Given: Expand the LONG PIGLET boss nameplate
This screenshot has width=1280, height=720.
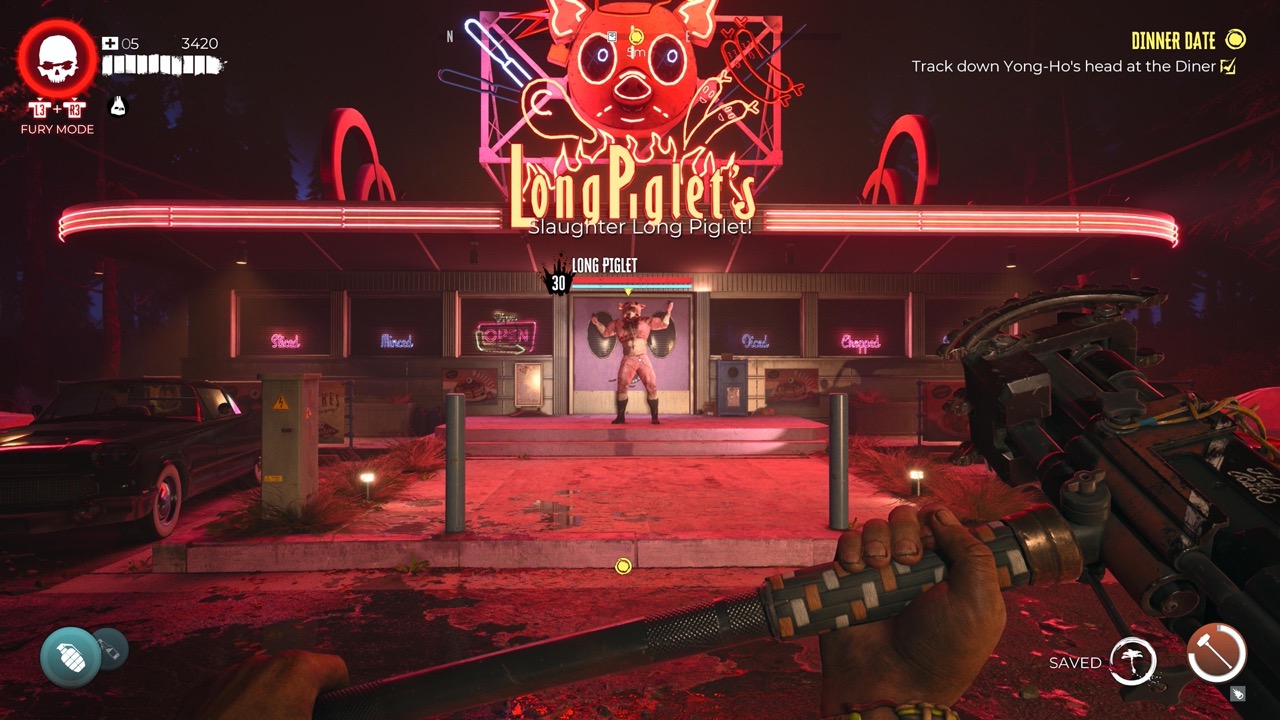Looking at the screenshot, I should point(605,265).
